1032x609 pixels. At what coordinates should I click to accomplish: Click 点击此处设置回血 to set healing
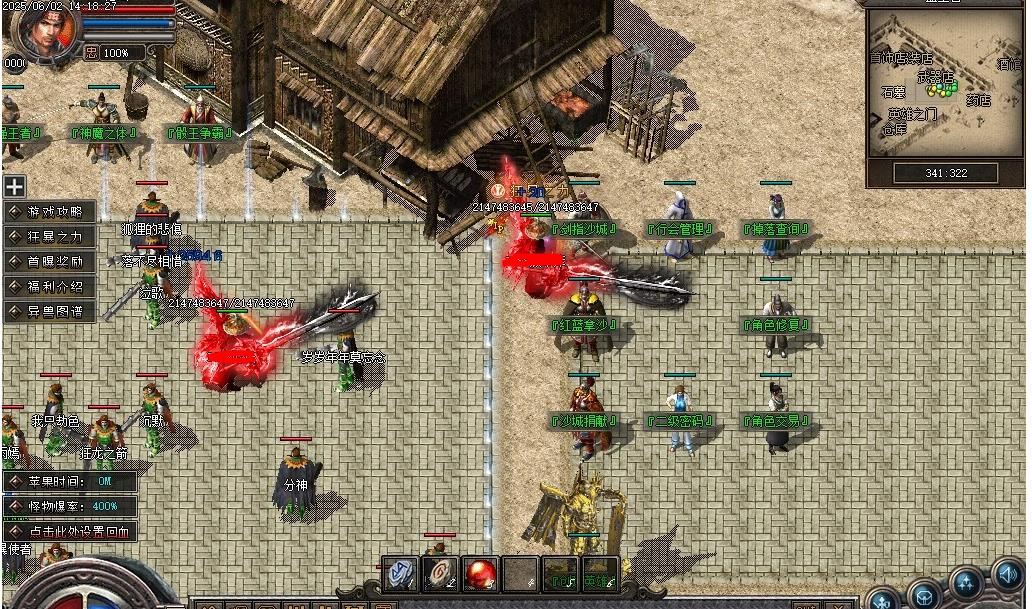[70, 532]
